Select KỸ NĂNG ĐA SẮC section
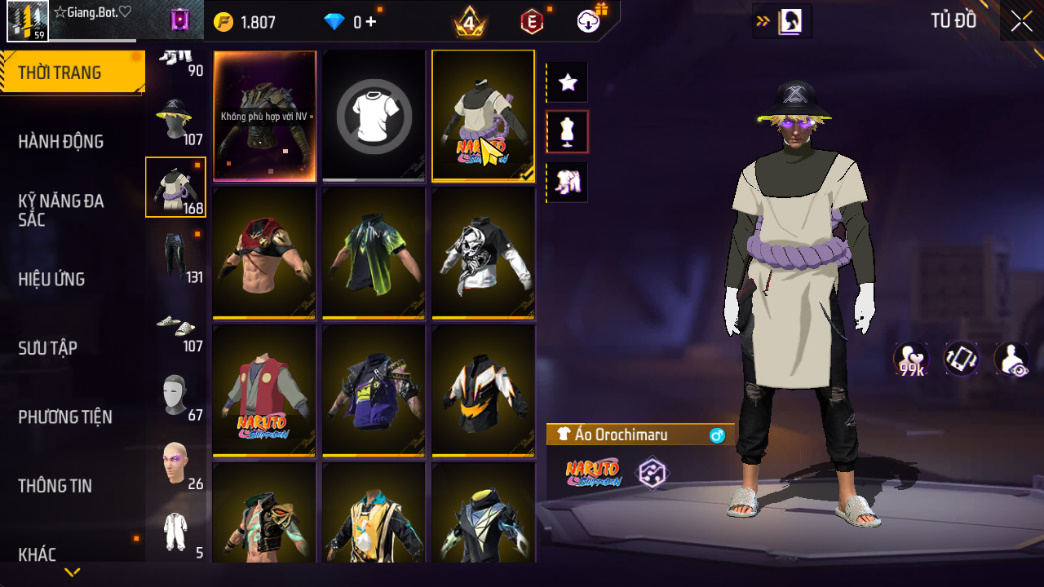The width and height of the screenshot is (1044, 587). (61, 210)
